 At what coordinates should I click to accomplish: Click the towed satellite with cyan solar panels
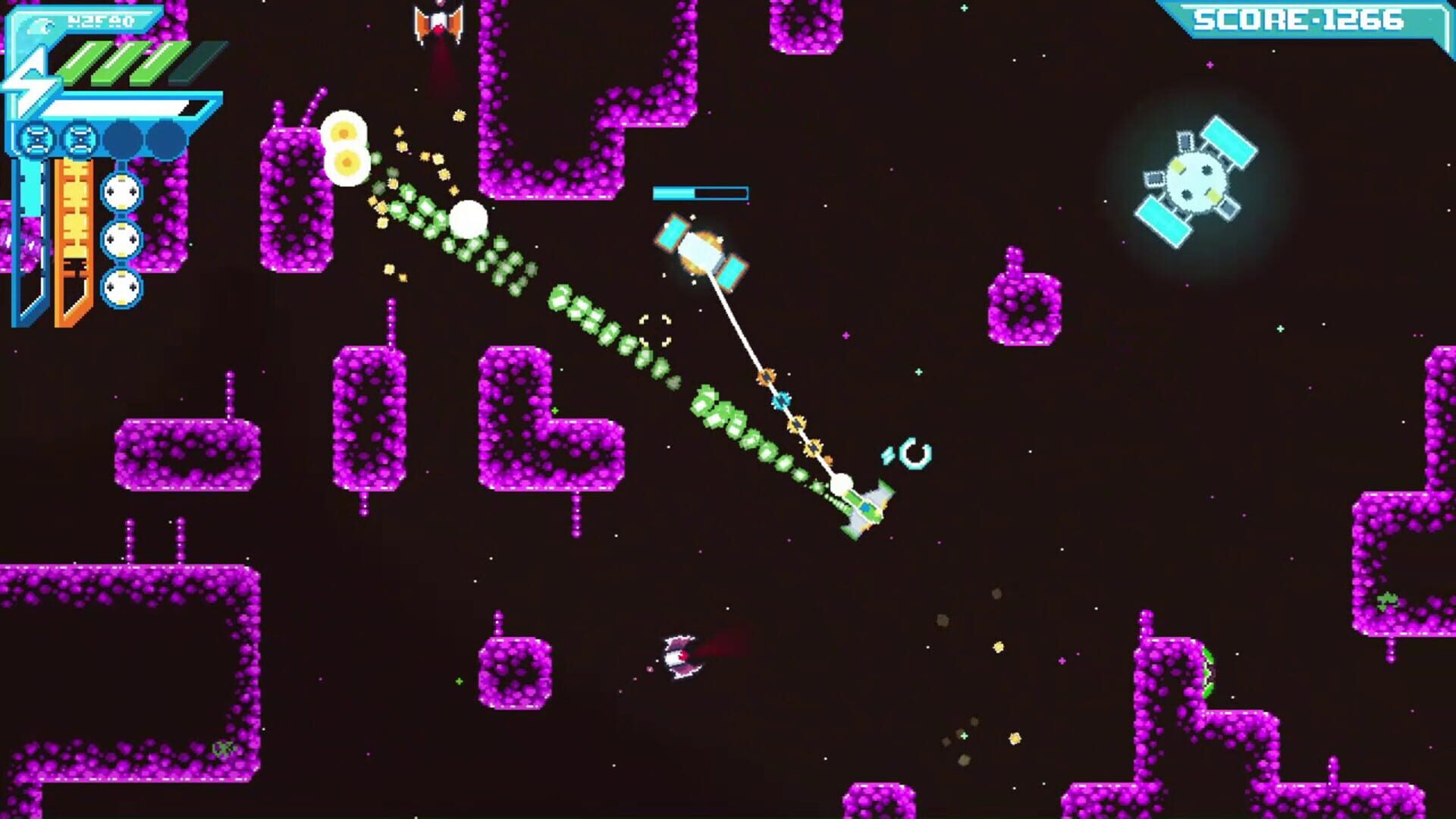point(701,250)
